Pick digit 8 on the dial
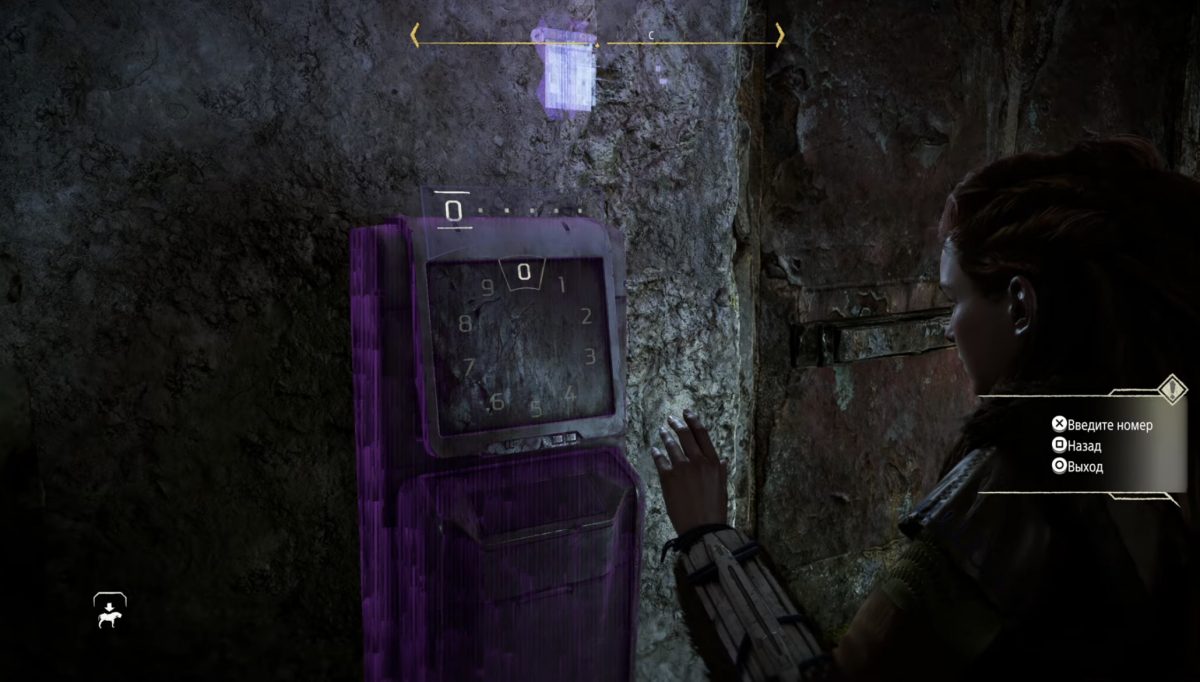 coord(465,324)
